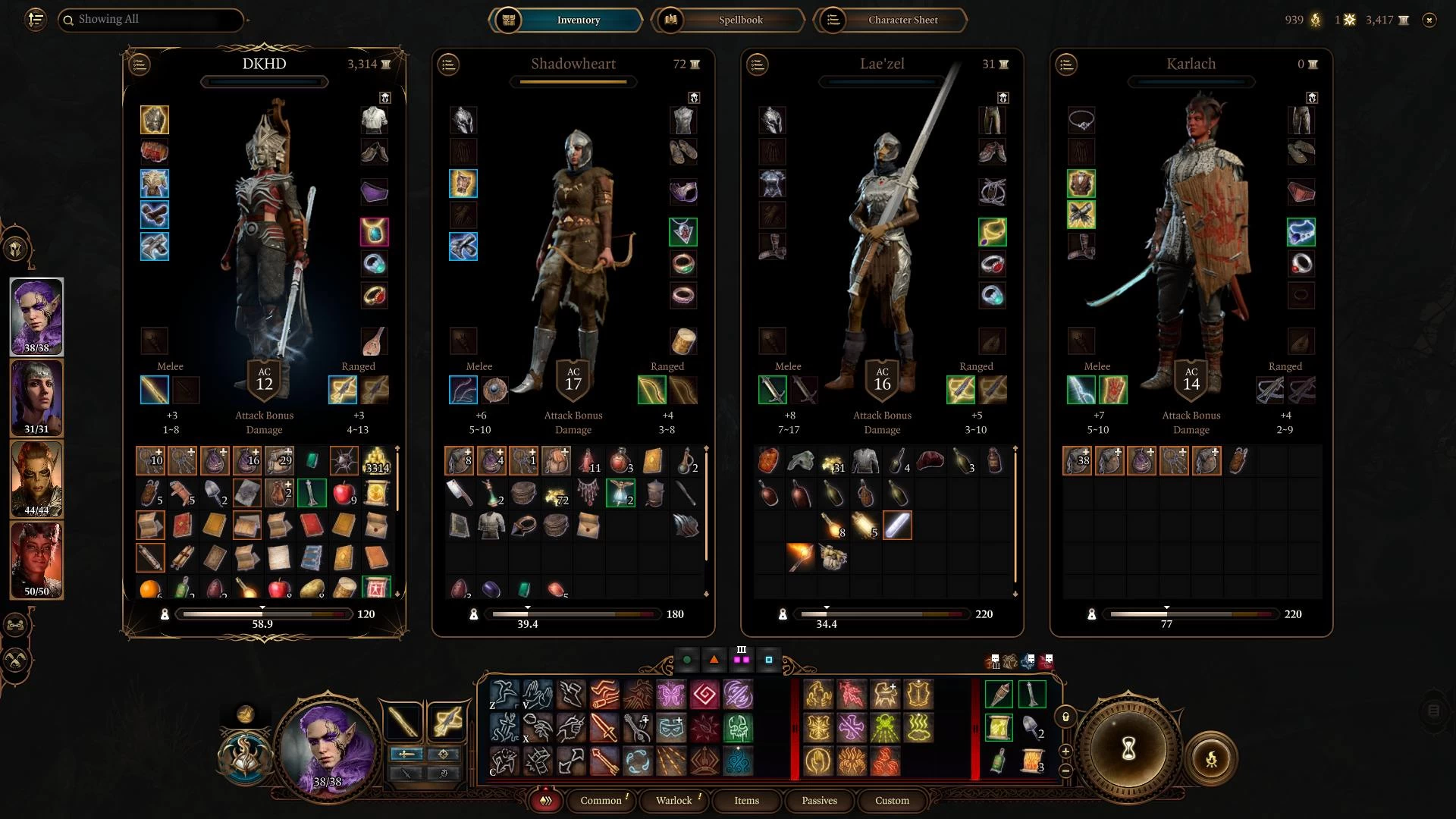This screenshot has width=1456, height=819.
Task: Choose Karlach's party portrait
Action: pos(36,560)
